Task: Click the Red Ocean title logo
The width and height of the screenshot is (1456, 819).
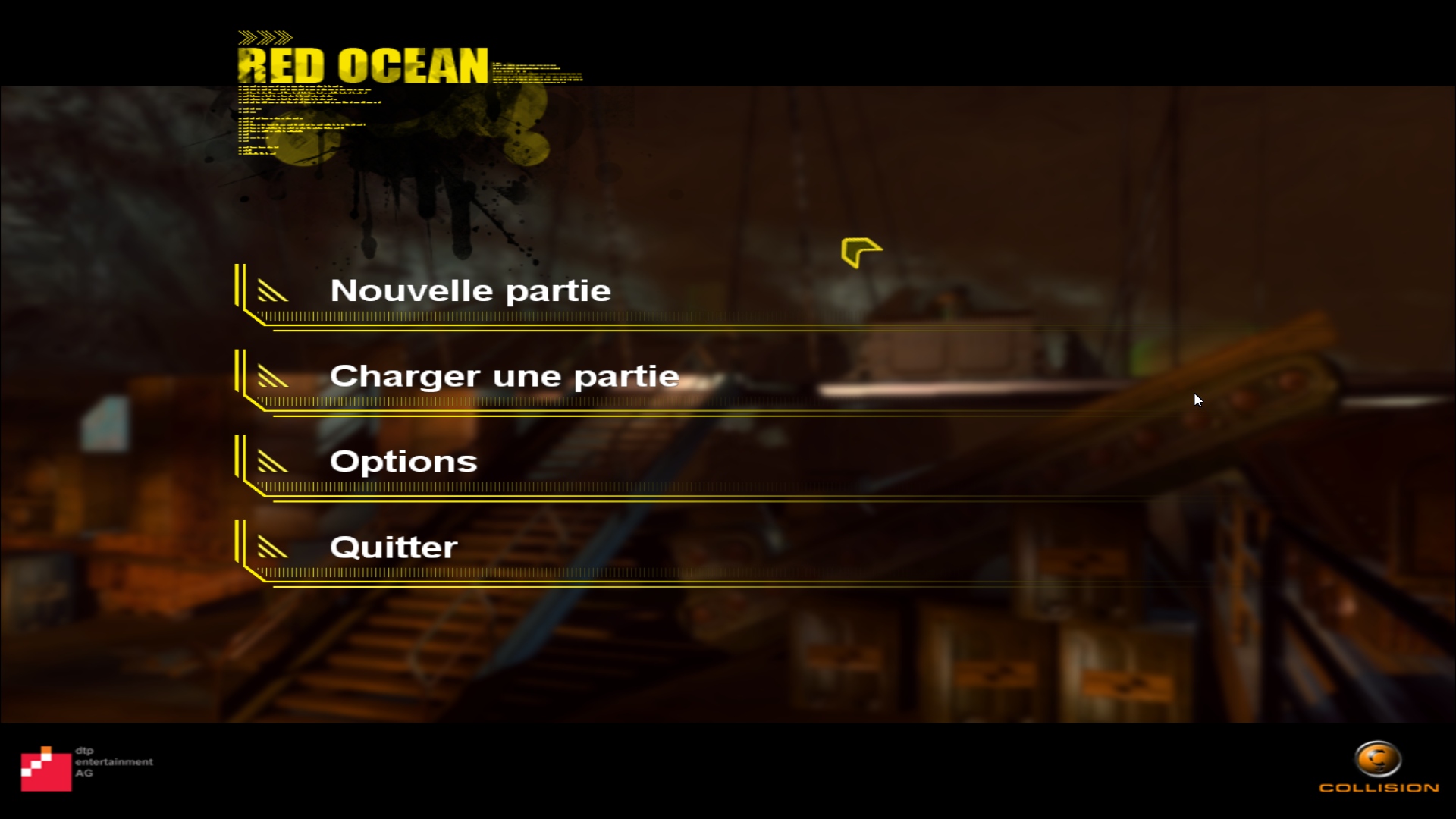Action: [x=364, y=64]
